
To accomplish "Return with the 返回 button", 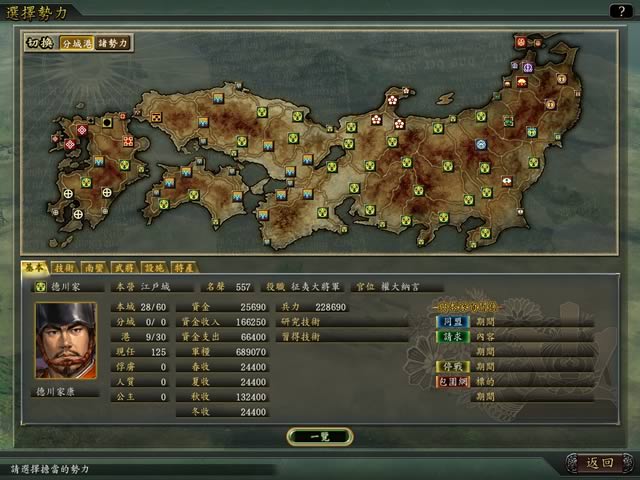I will pyautogui.click(x=597, y=462).
